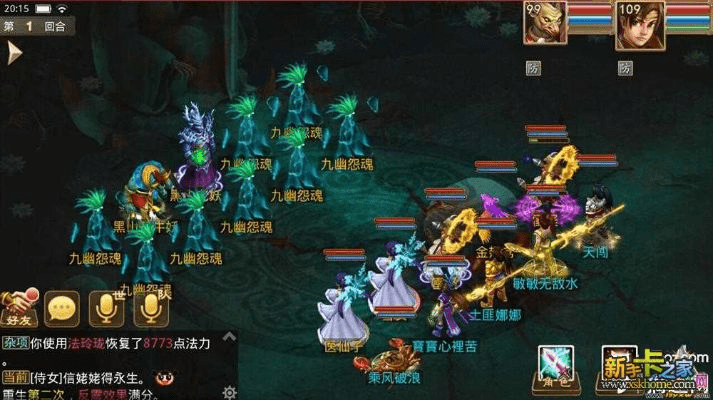The height and width of the screenshot is (400, 713).
Task: Click the left-edge arrow toggle below round counter
Action: tap(14, 53)
